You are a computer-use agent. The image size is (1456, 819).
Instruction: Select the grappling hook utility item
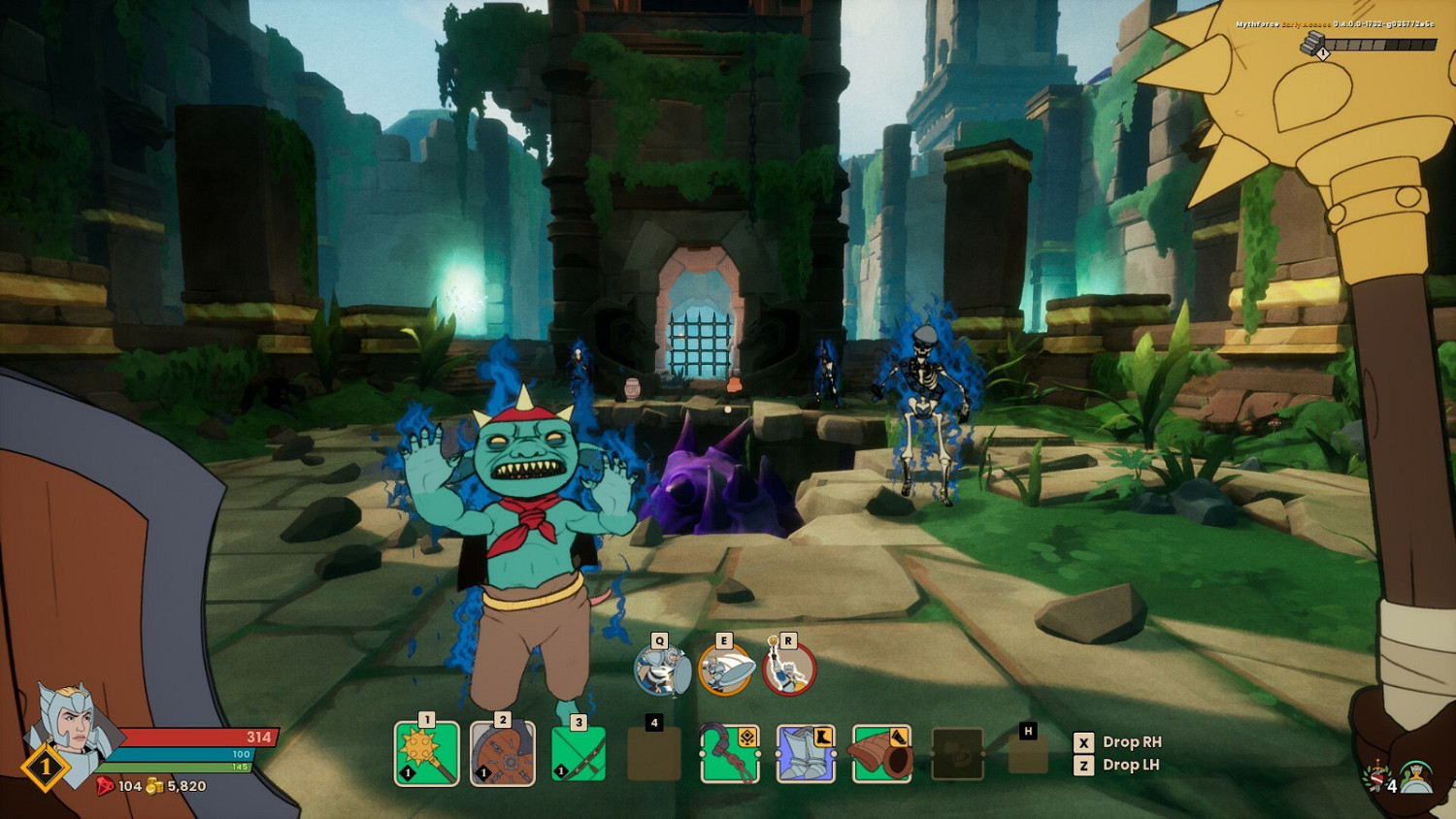[728, 755]
